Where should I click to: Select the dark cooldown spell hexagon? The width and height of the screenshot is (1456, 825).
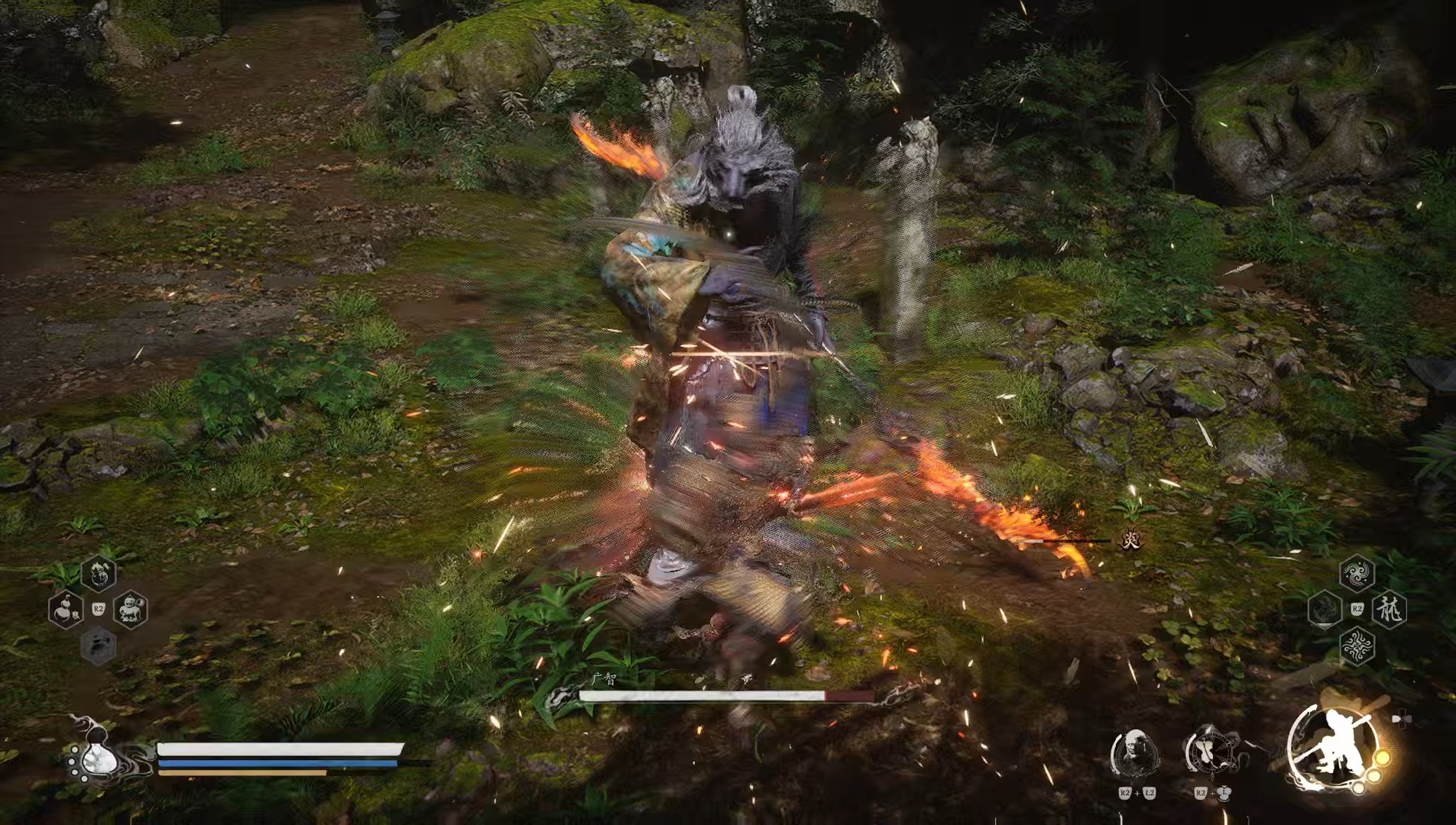pos(1325,610)
